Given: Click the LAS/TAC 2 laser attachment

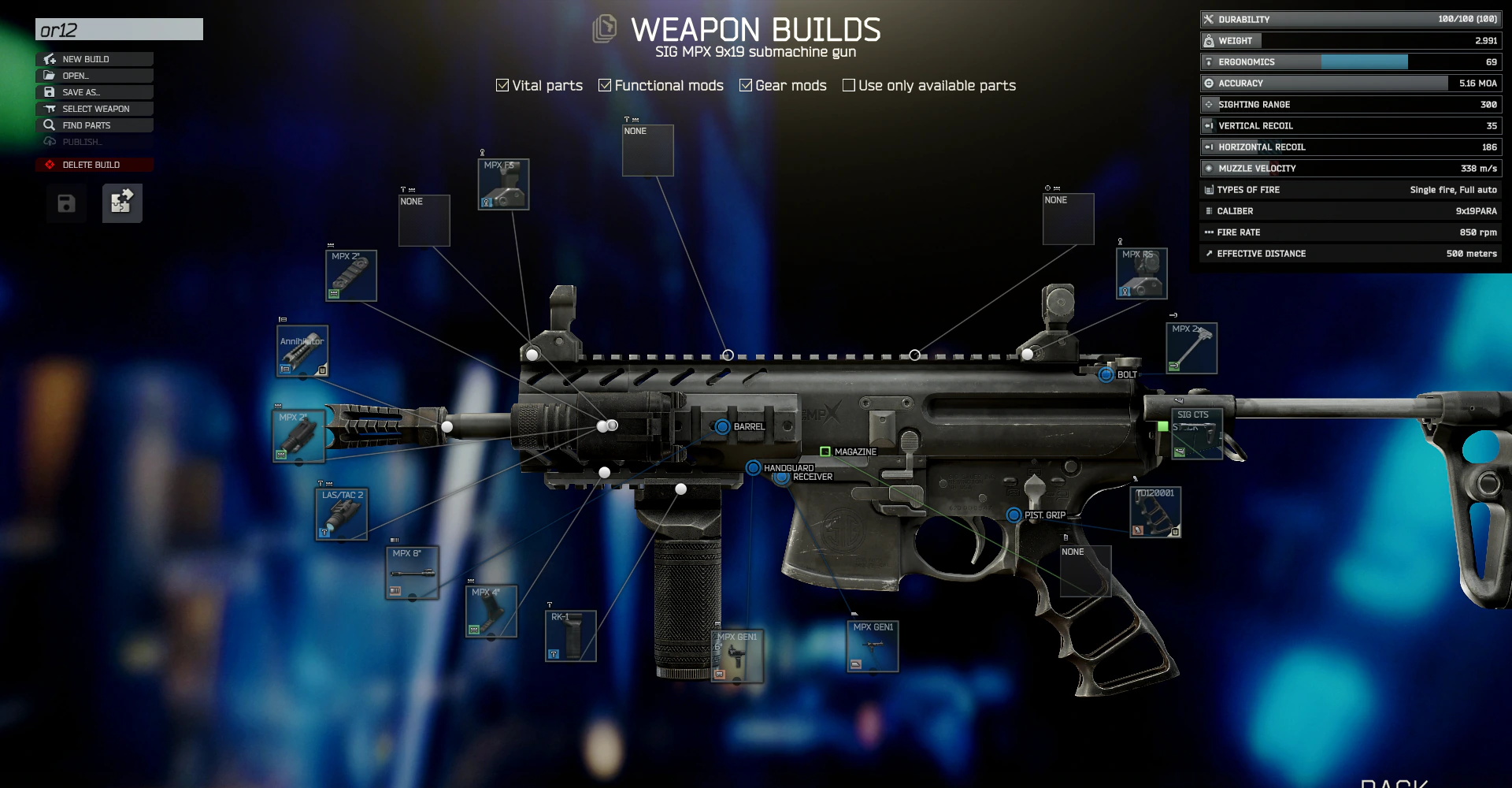Looking at the screenshot, I should tap(340, 513).
